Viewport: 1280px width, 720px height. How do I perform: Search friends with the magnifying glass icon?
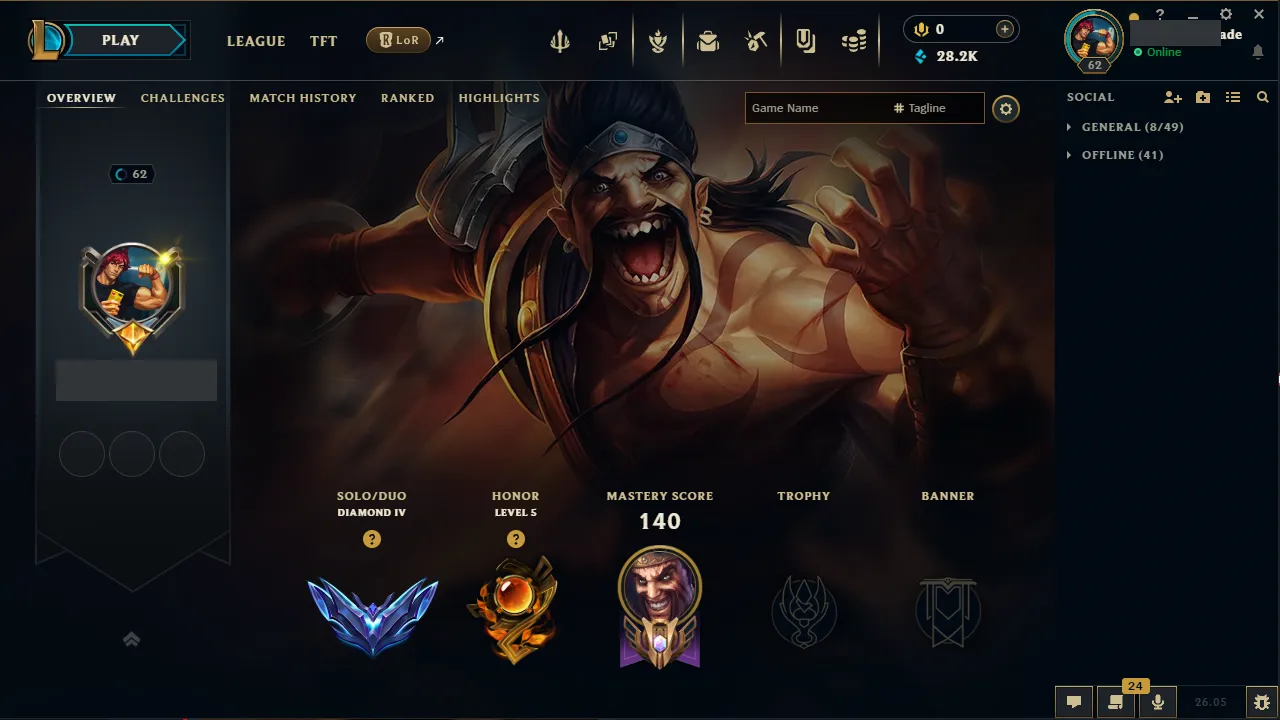pyautogui.click(x=1262, y=97)
